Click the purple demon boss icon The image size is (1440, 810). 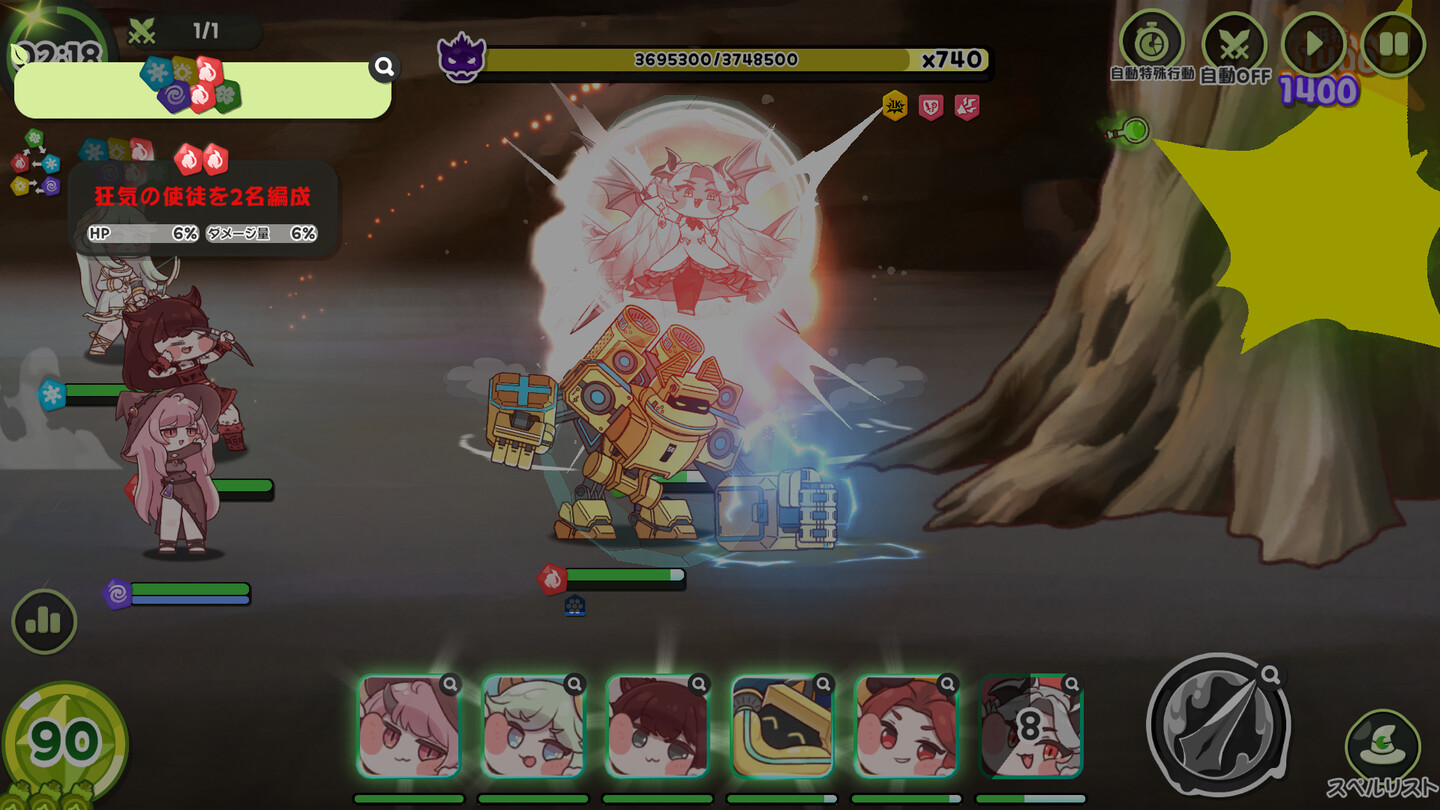pyautogui.click(x=461, y=57)
